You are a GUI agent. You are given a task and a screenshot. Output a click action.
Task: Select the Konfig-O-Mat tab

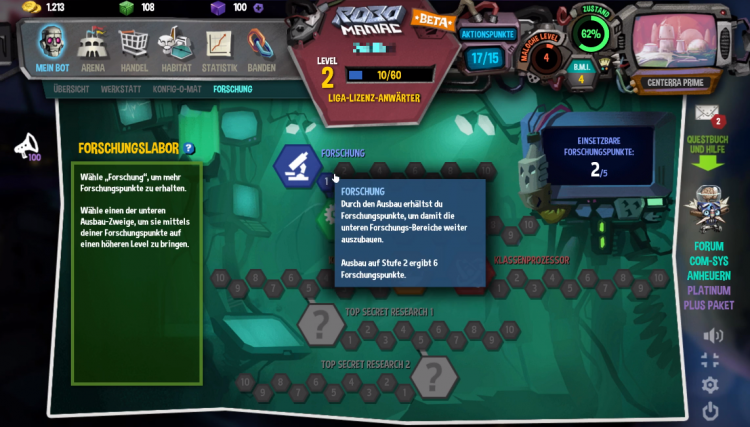coord(176,89)
